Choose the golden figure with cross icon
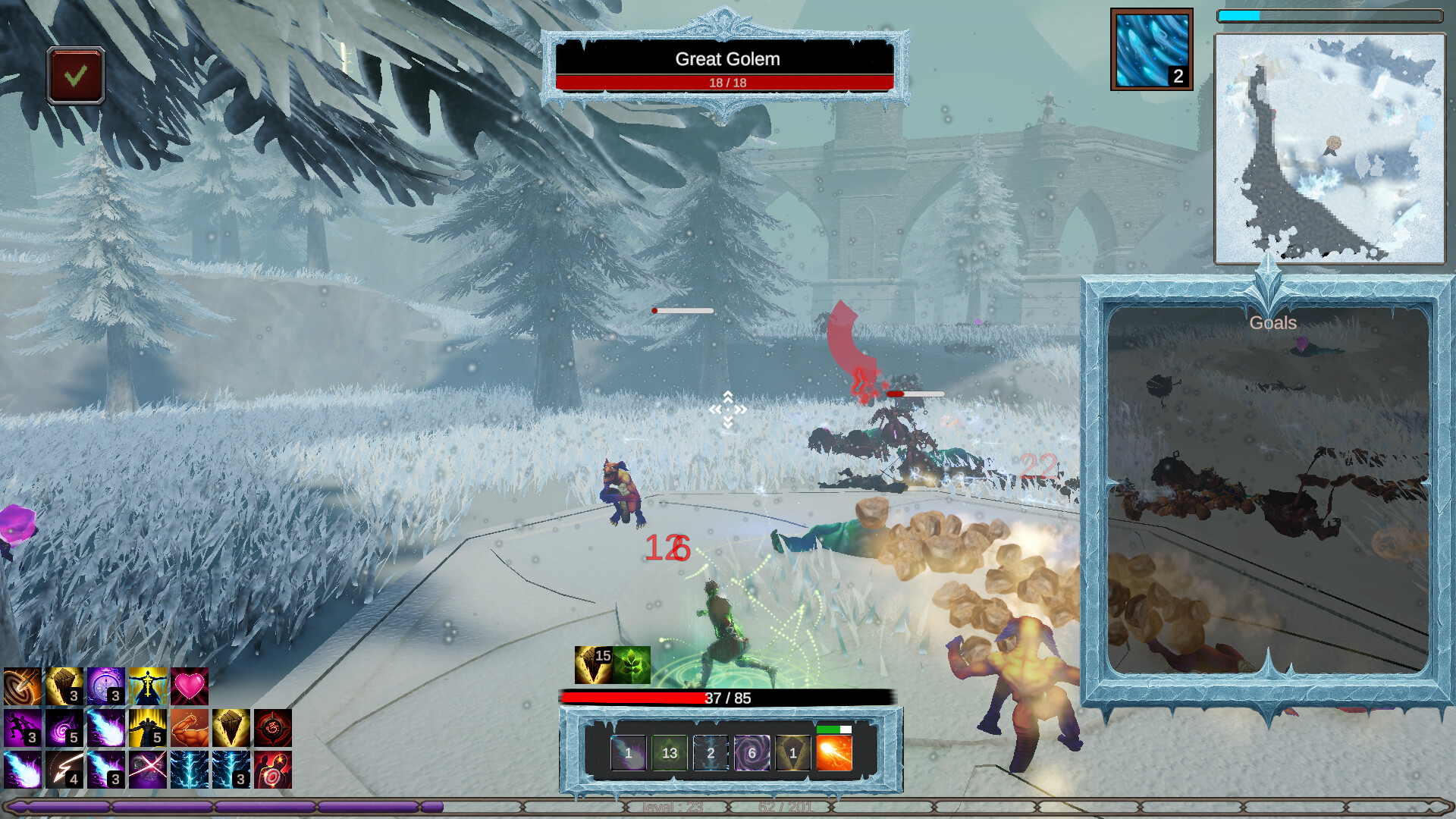 tap(148, 686)
